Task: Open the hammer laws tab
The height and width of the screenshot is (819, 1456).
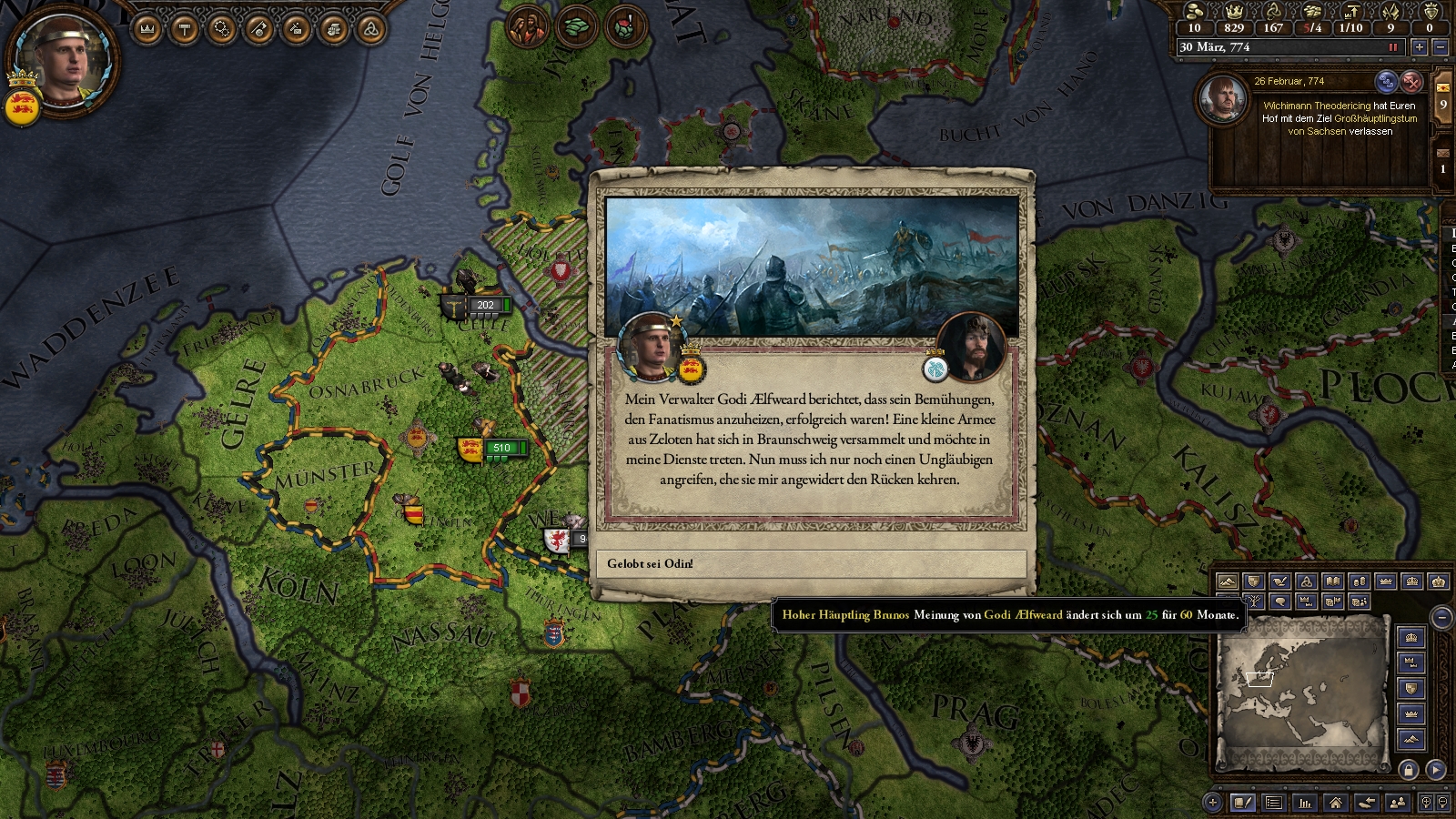Action: tap(185, 29)
